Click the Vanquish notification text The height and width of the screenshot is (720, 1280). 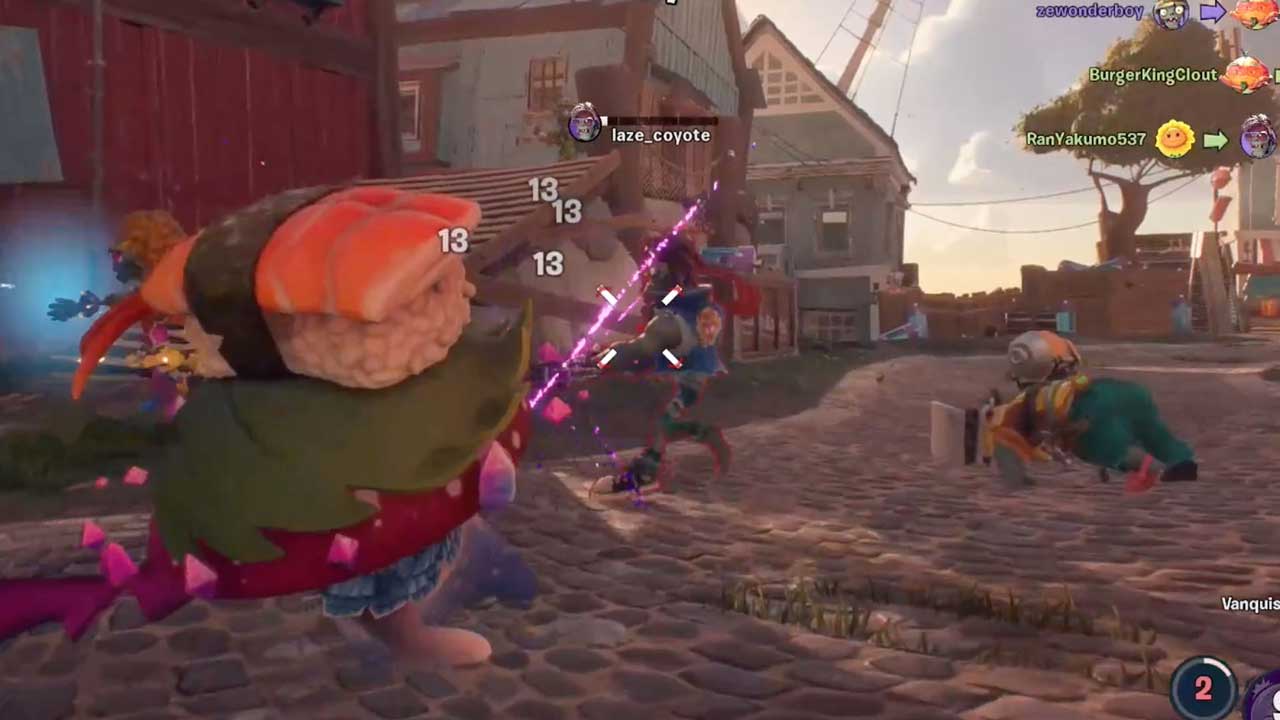[x=1250, y=605]
